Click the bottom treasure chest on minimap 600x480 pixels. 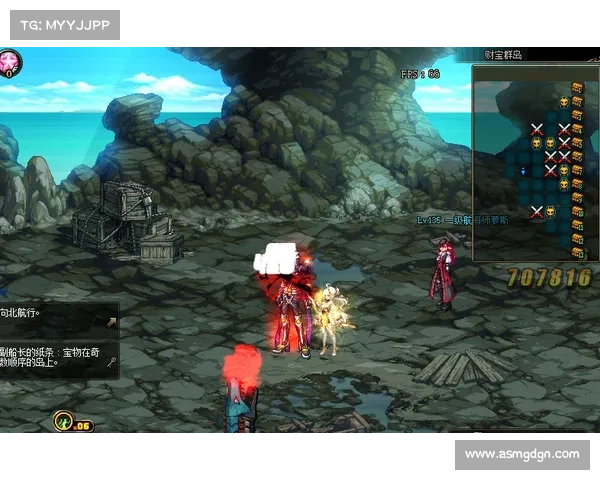pyautogui.click(x=578, y=252)
